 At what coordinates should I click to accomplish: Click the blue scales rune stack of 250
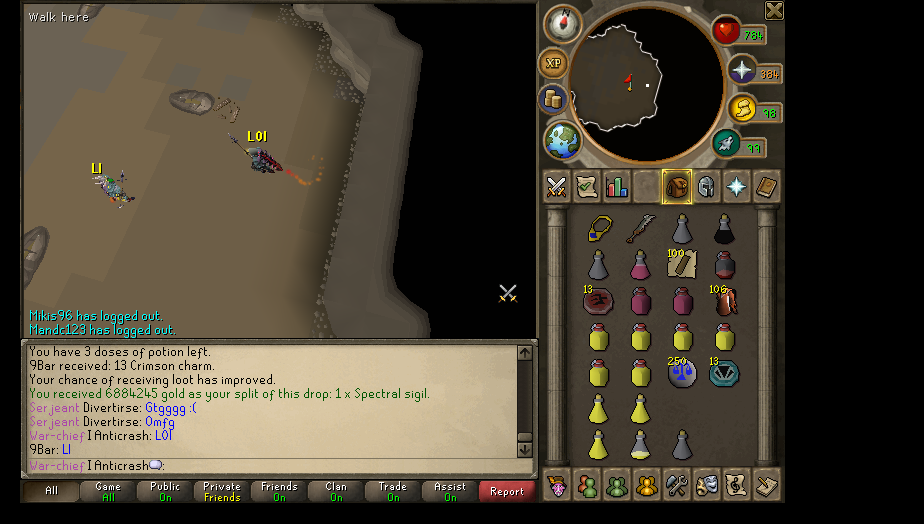coord(682,373)
